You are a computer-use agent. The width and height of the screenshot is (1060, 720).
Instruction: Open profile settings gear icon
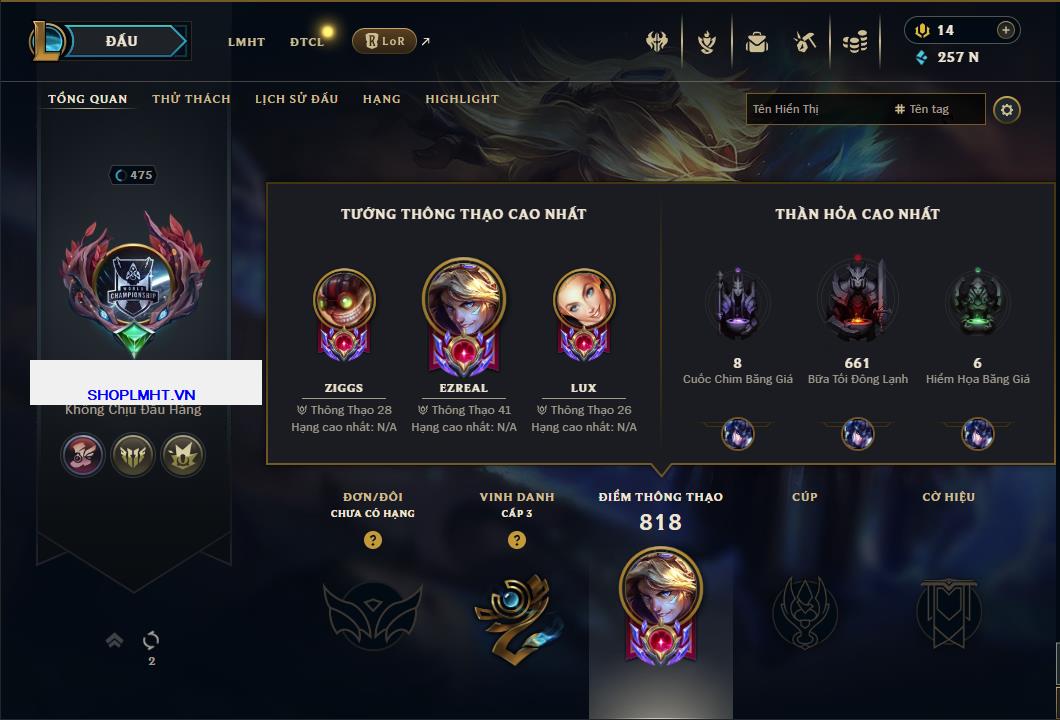pos(1007,109)
